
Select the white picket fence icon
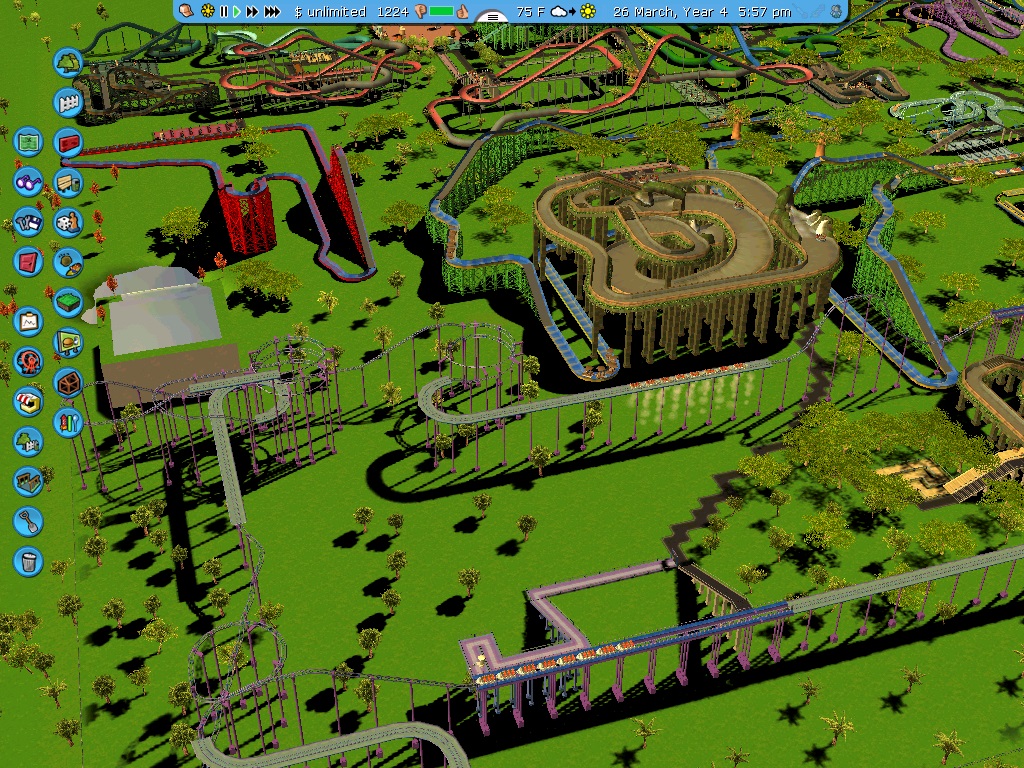tap(68, 101)
